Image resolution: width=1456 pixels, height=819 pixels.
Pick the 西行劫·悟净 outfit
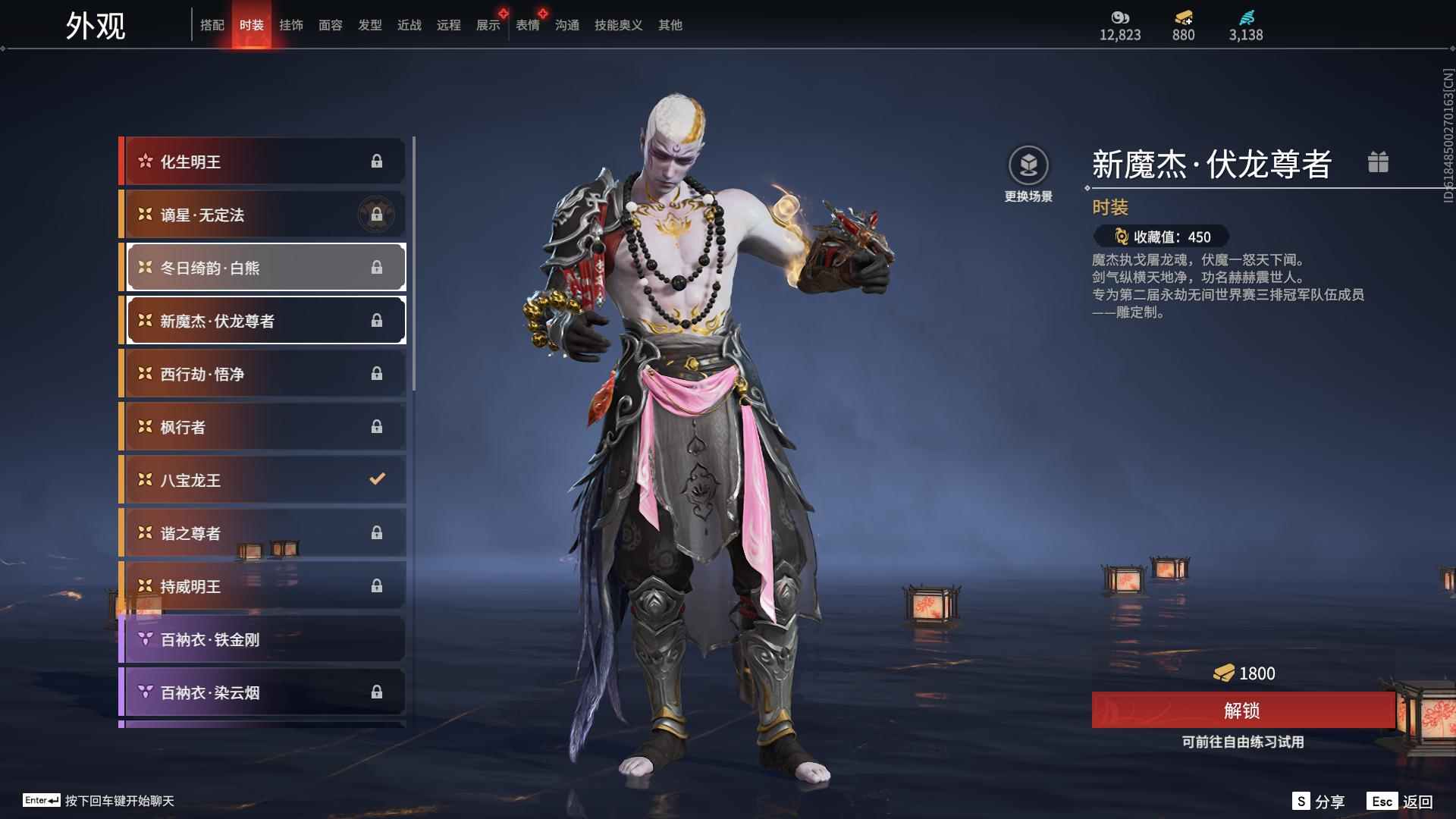tap(263, 374)
